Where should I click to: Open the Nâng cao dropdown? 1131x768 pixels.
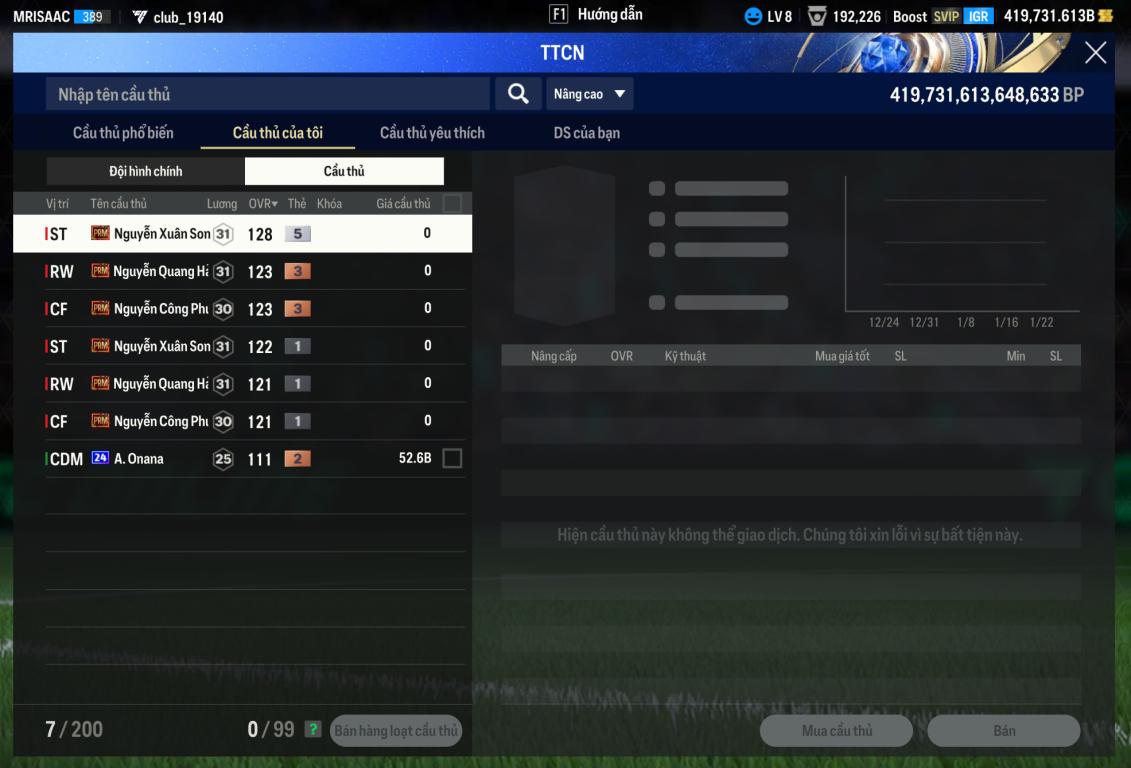pyautogui.click(x=590, y=94)
